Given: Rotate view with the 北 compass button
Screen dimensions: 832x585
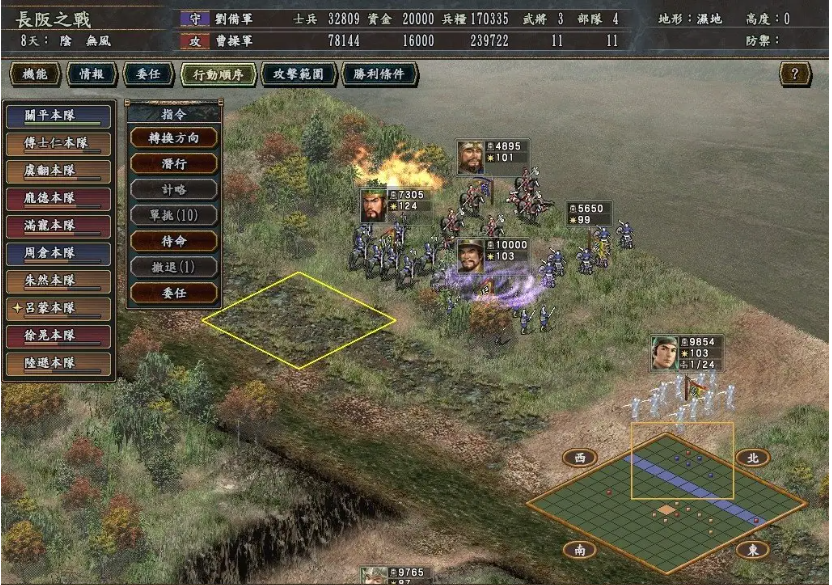Looking at the screenshot, I should (752, 458).
